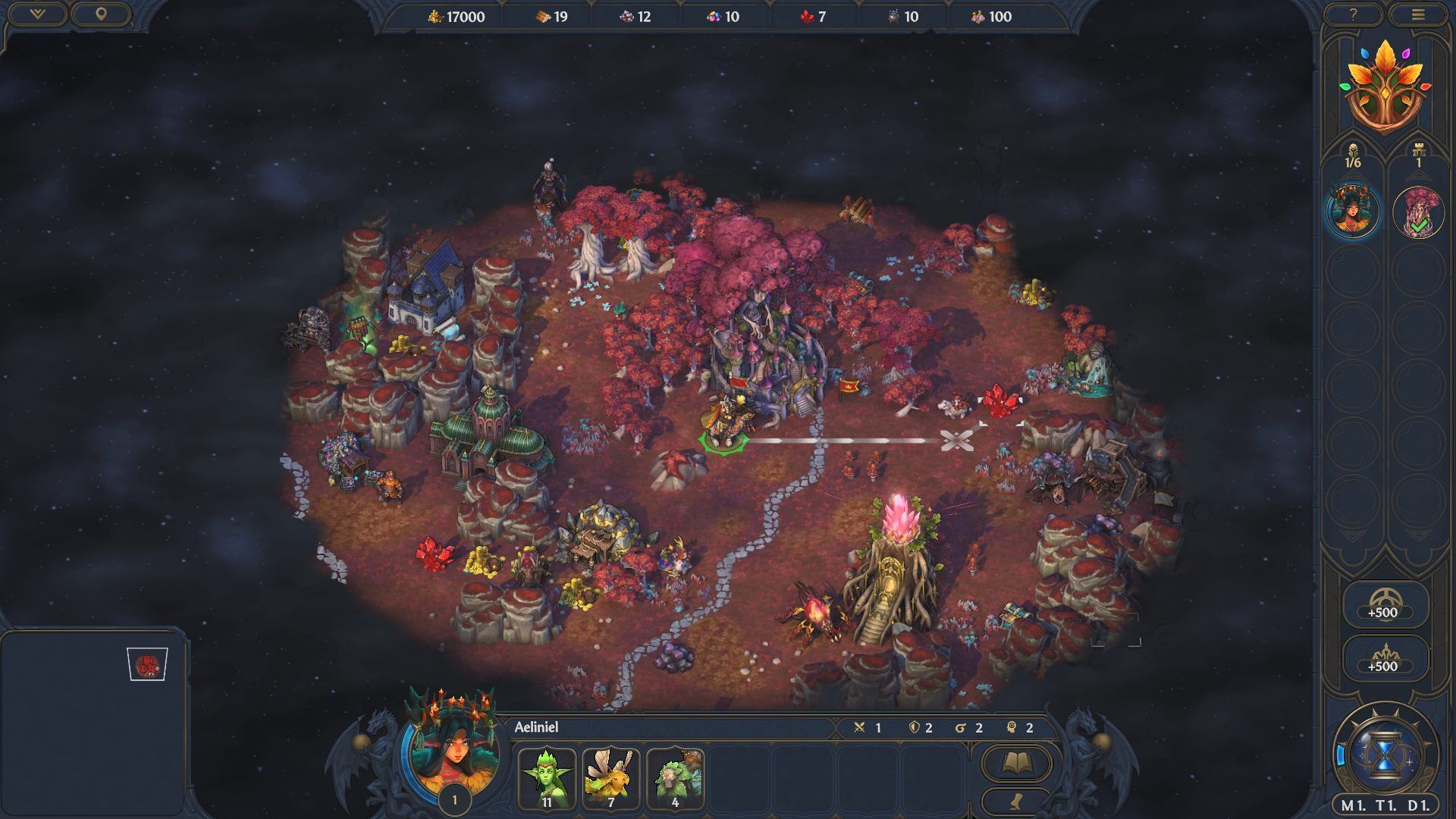Select Aeliniel in the hero list
1456x819 pixels.
point(1353,212)
